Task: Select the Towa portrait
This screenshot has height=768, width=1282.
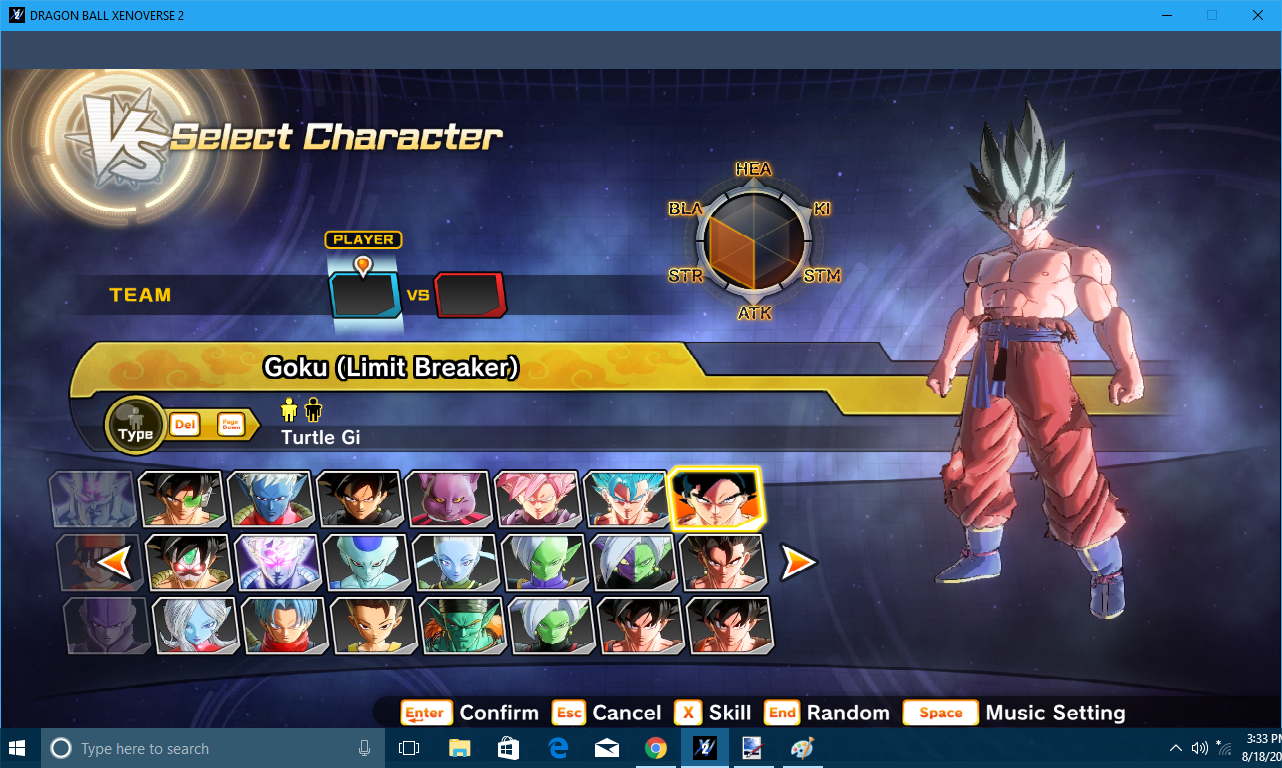Action: (x=195, y=625)
